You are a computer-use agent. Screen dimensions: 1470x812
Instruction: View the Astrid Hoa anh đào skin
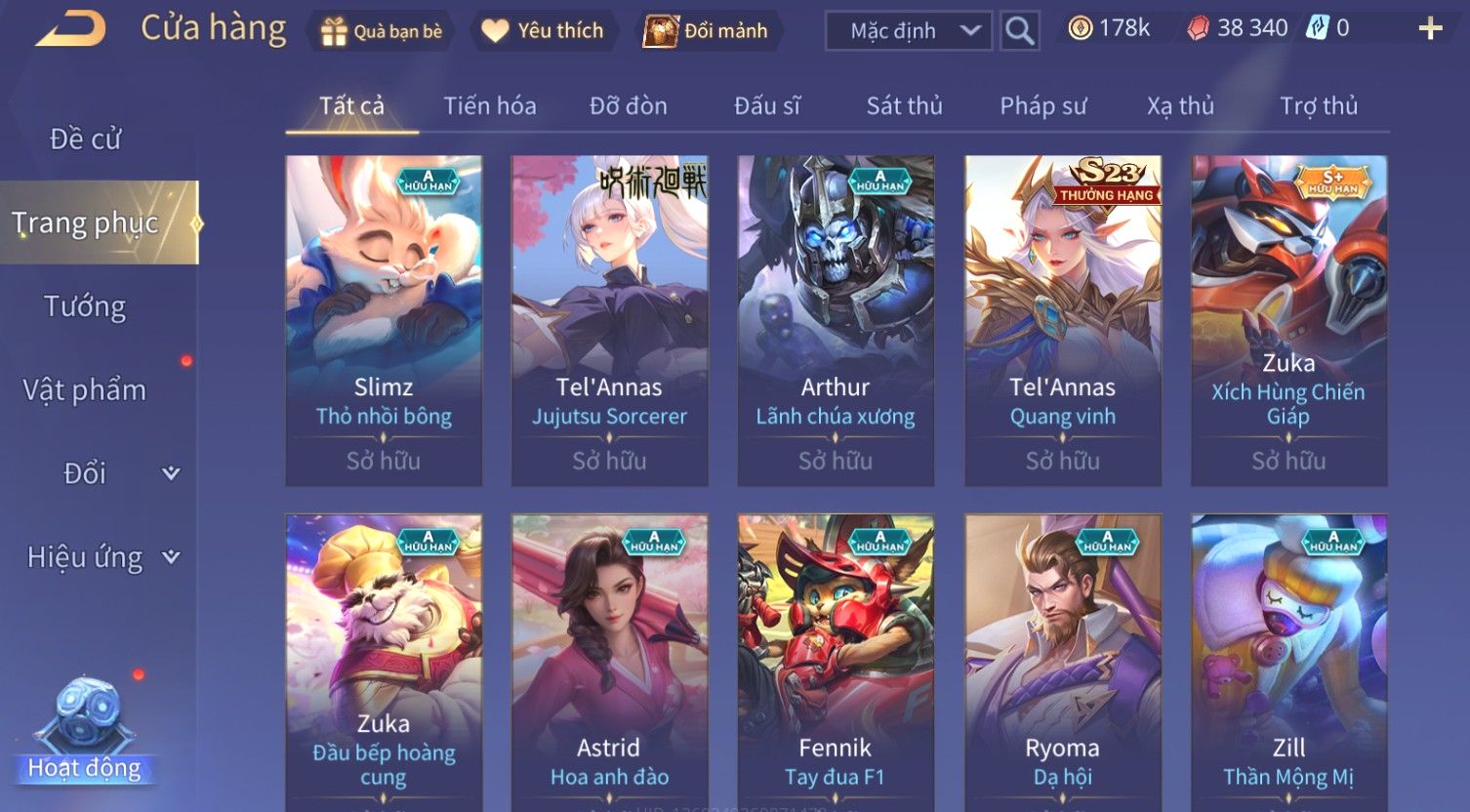pyautogui.click(x=609, y=664)
